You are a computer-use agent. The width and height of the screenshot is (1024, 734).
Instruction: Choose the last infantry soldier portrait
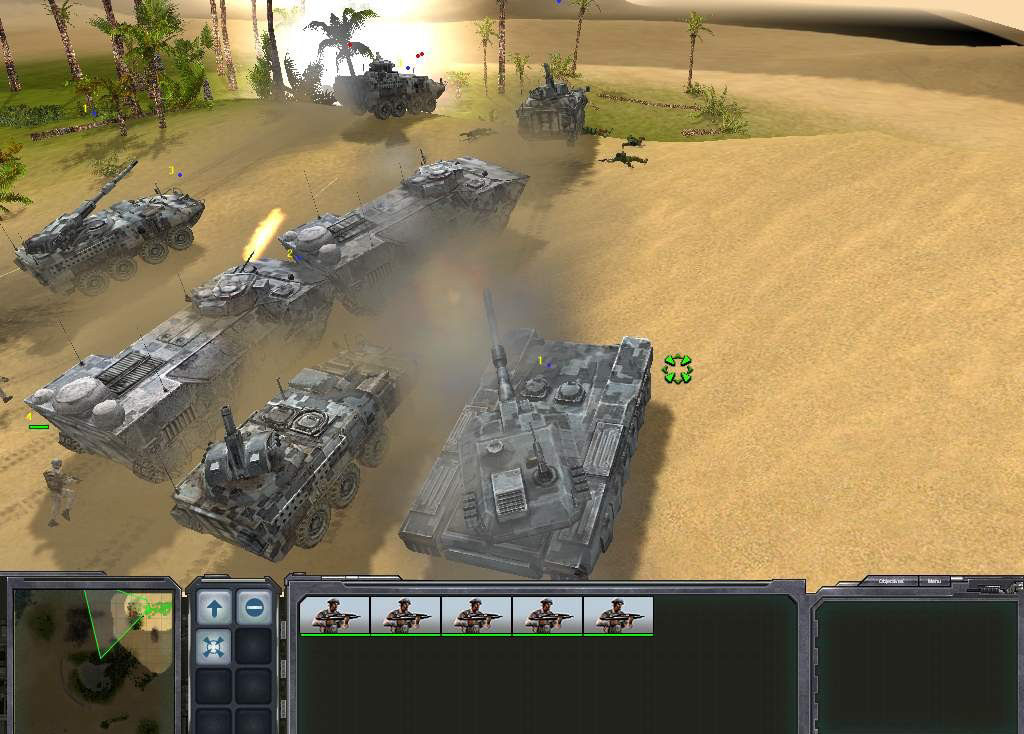[x=618, y=615]
